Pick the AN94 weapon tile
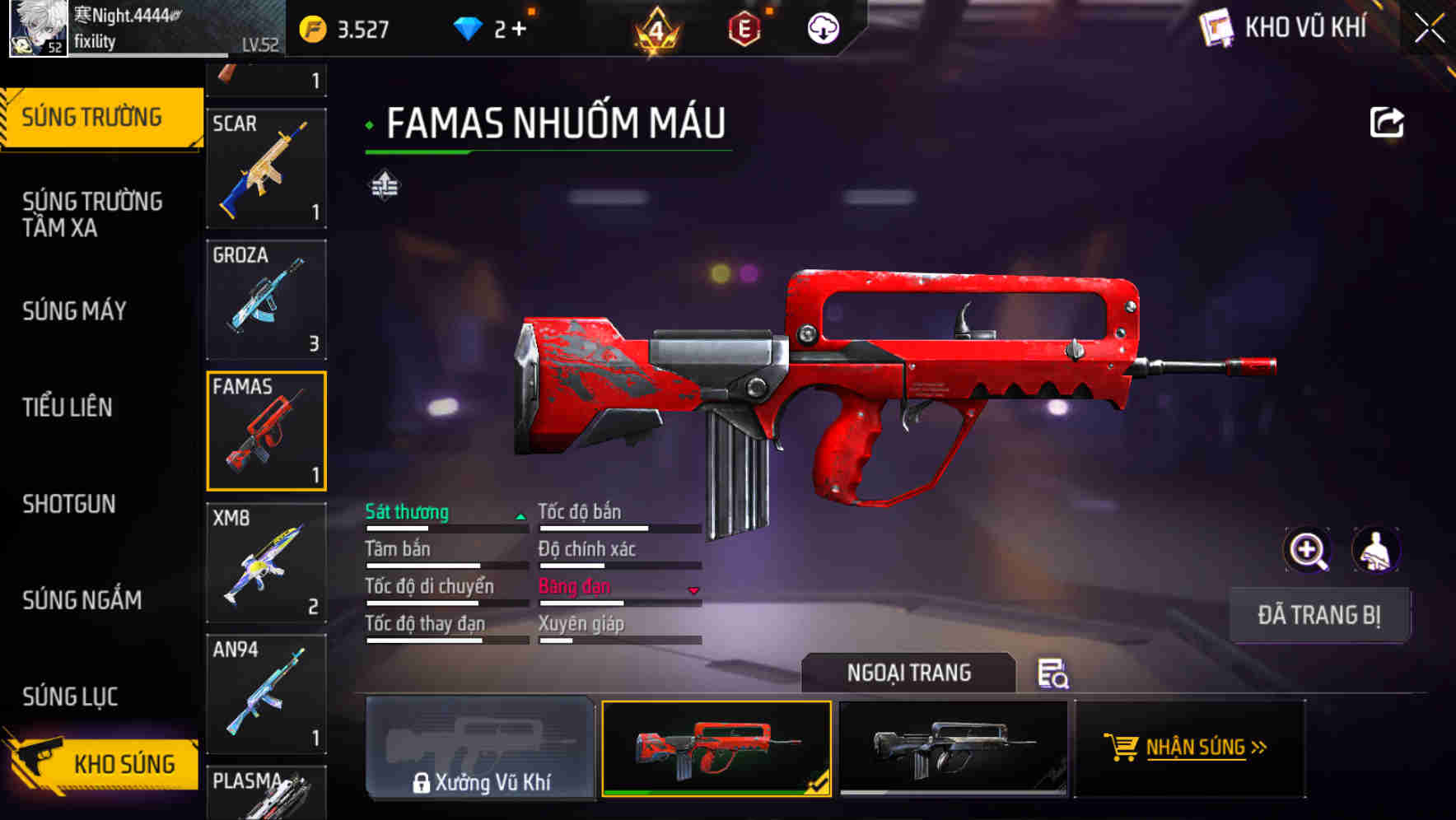The image size is (1456, 820). click(266, 694)
